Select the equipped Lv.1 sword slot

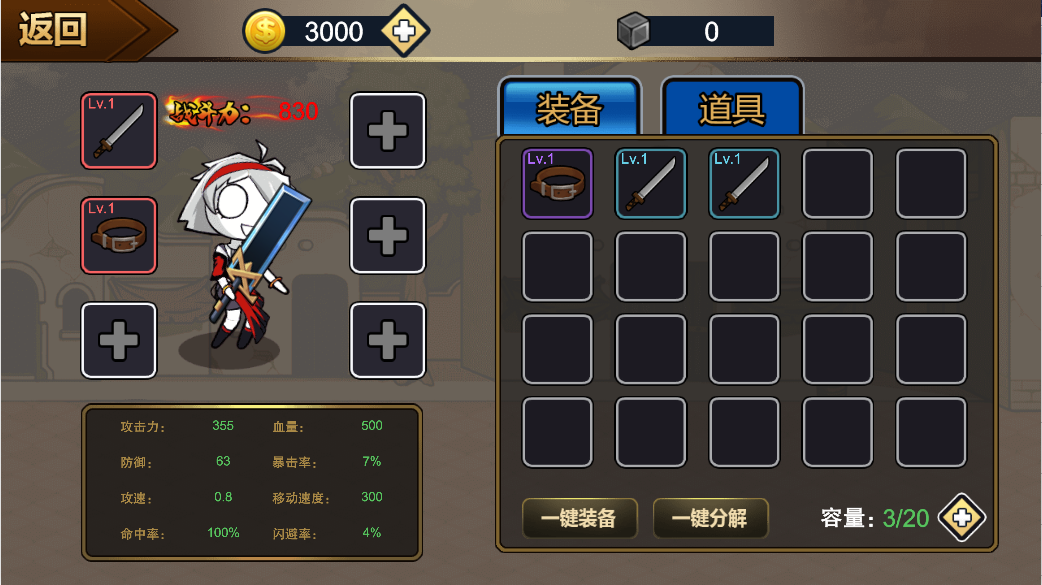[x=119, y=131]
